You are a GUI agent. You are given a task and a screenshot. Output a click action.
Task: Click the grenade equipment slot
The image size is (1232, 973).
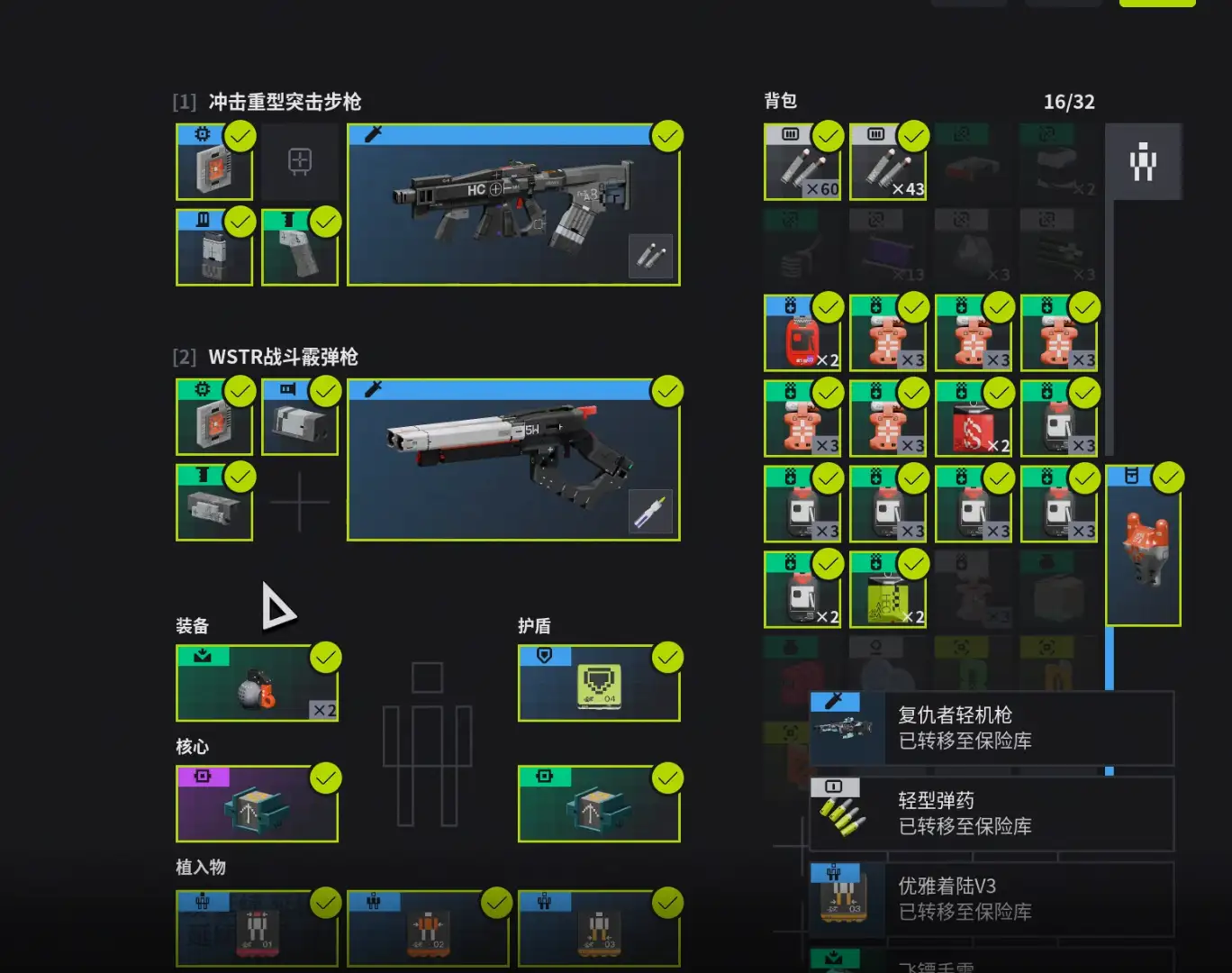click(x=257, y=684)
